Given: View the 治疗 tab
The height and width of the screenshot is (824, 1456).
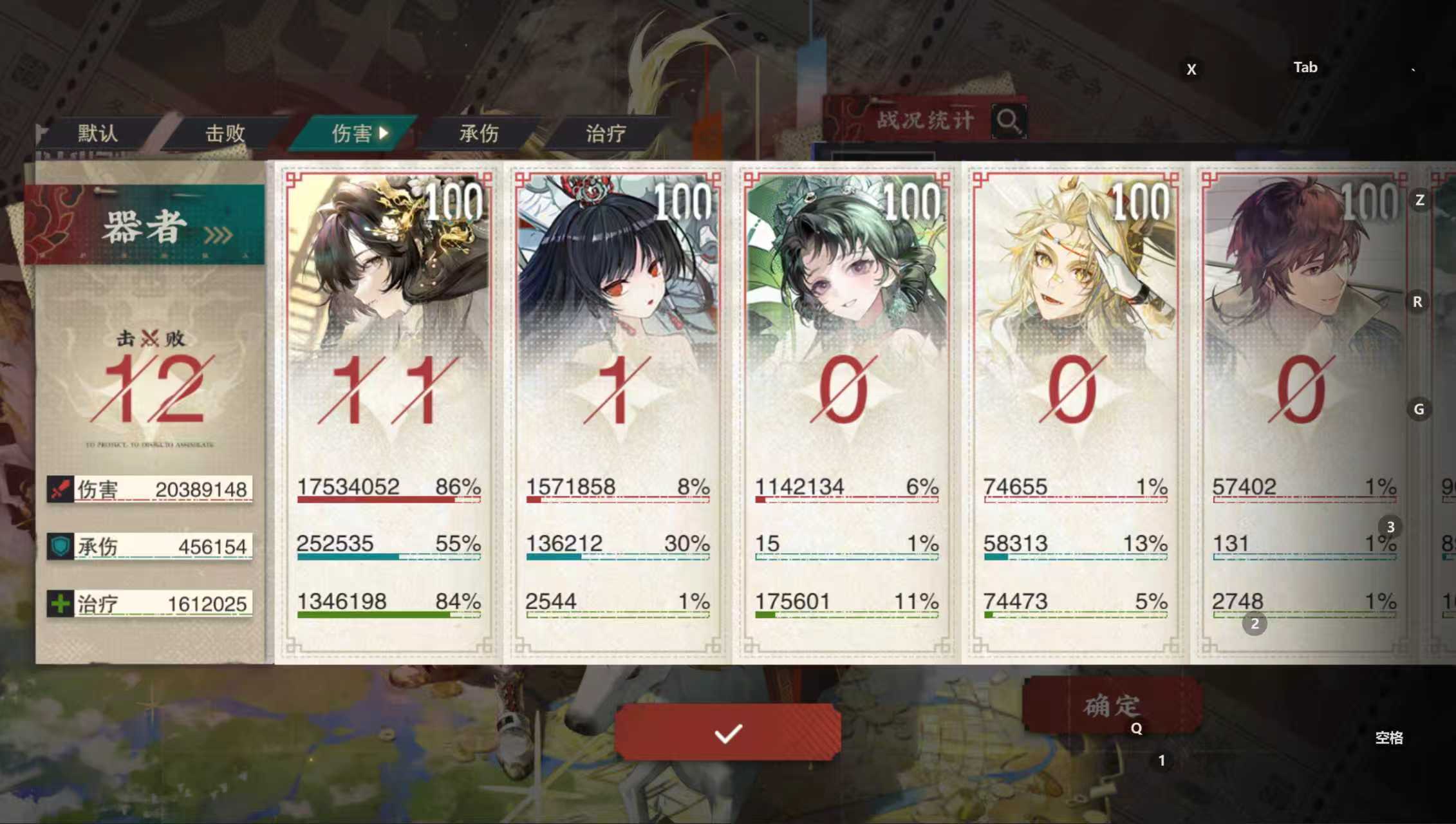Looking at the screenshot, I should click(x=604, y=134).
